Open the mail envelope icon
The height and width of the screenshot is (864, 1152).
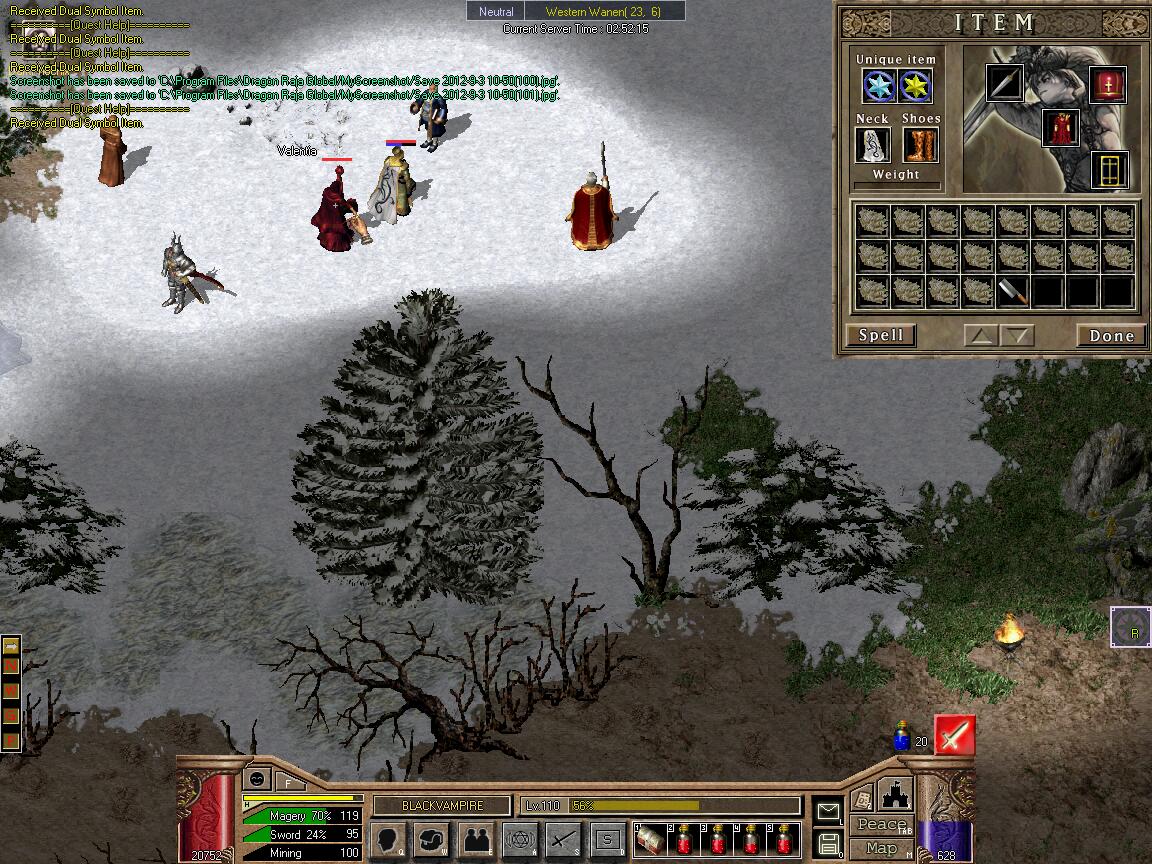[x=828, y=811]
